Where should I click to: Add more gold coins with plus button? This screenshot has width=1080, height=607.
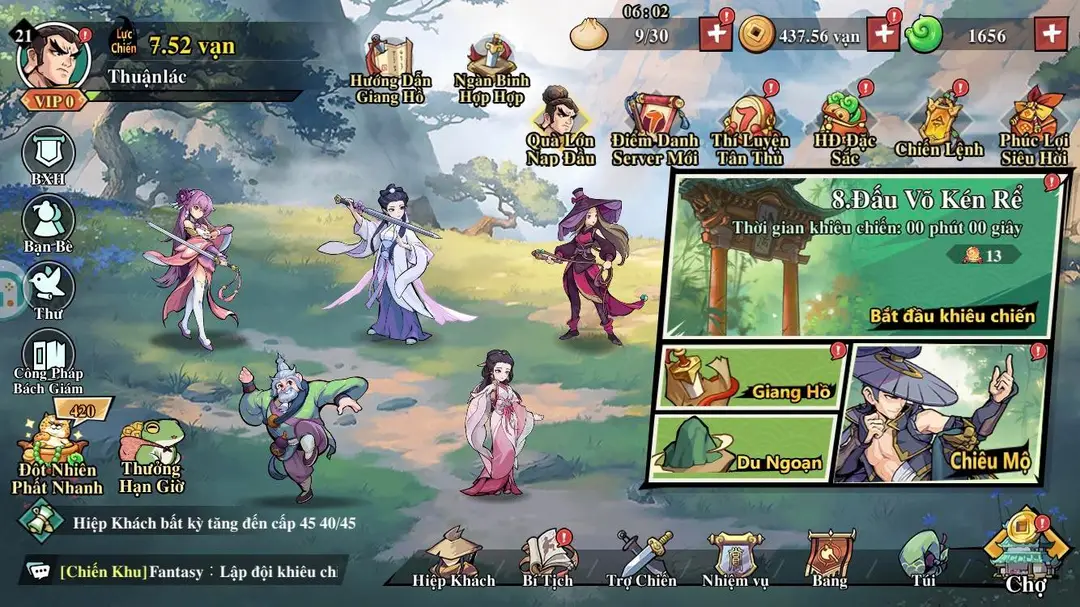point(883,34)
